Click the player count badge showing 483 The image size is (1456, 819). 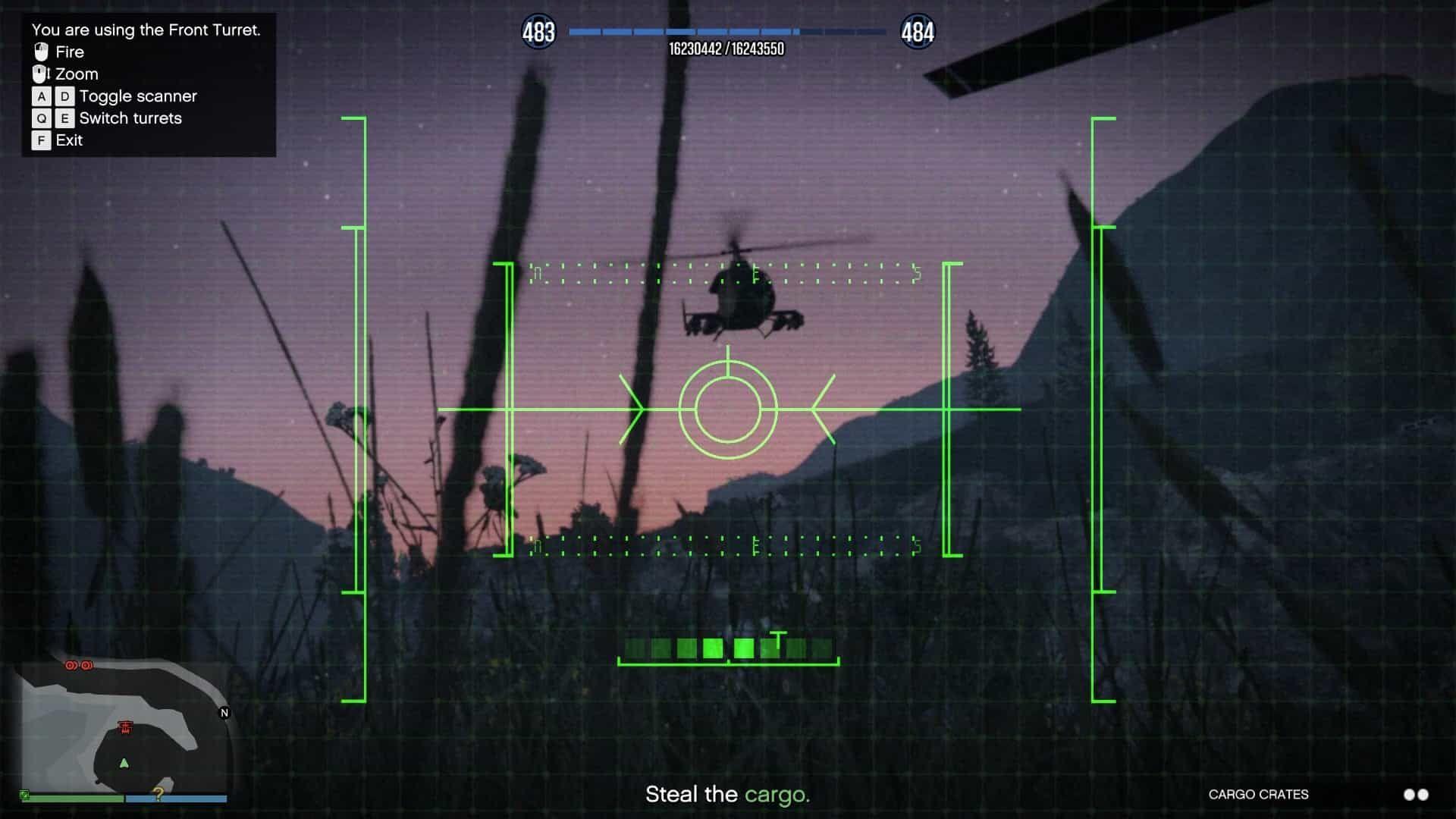(x=538, y=32)
